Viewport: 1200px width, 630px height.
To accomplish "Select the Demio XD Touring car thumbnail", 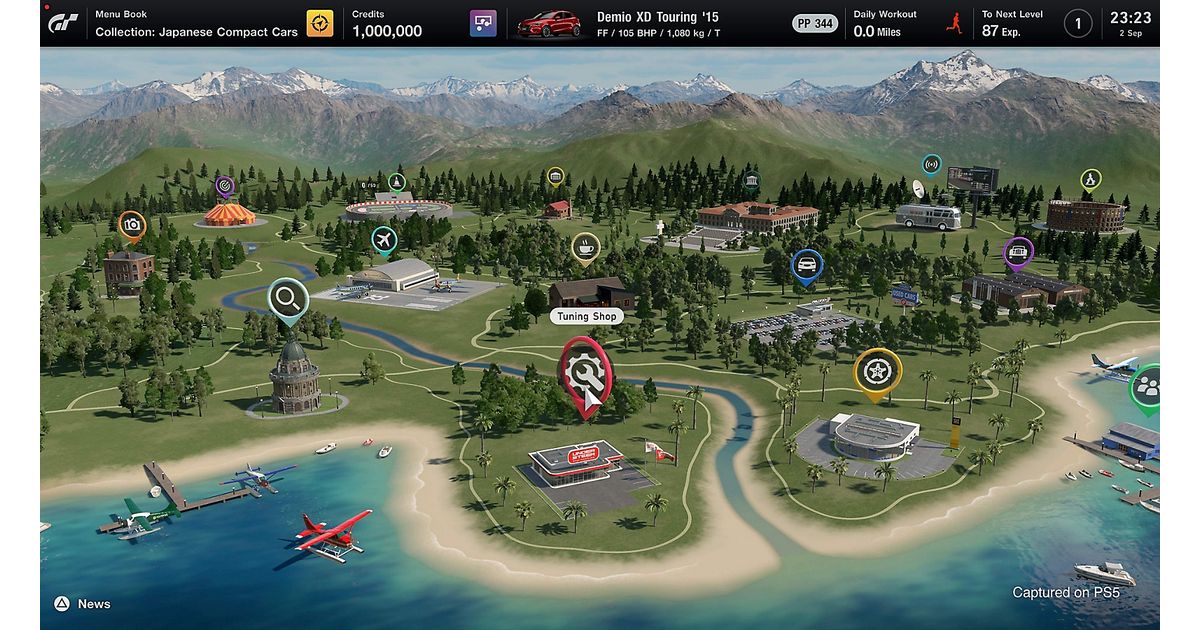I will [x=548, y=23].
